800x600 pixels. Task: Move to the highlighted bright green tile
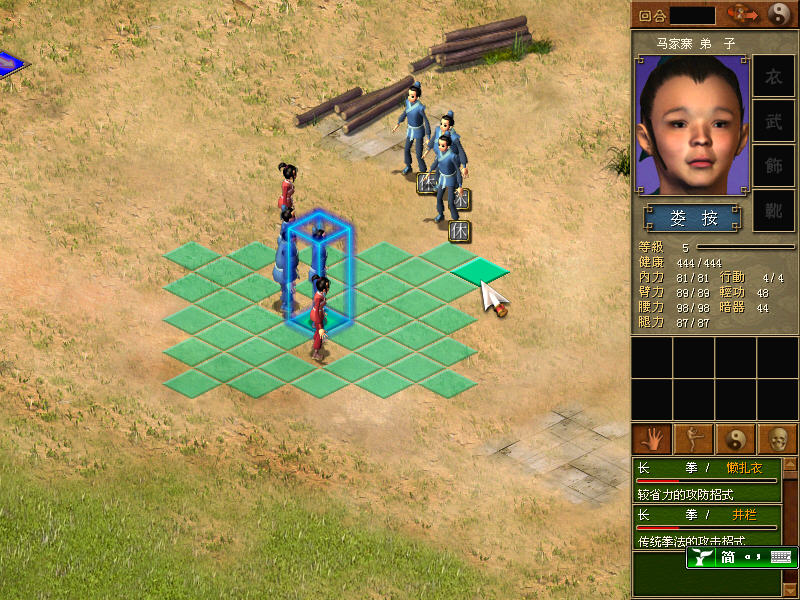coord(480,269)
